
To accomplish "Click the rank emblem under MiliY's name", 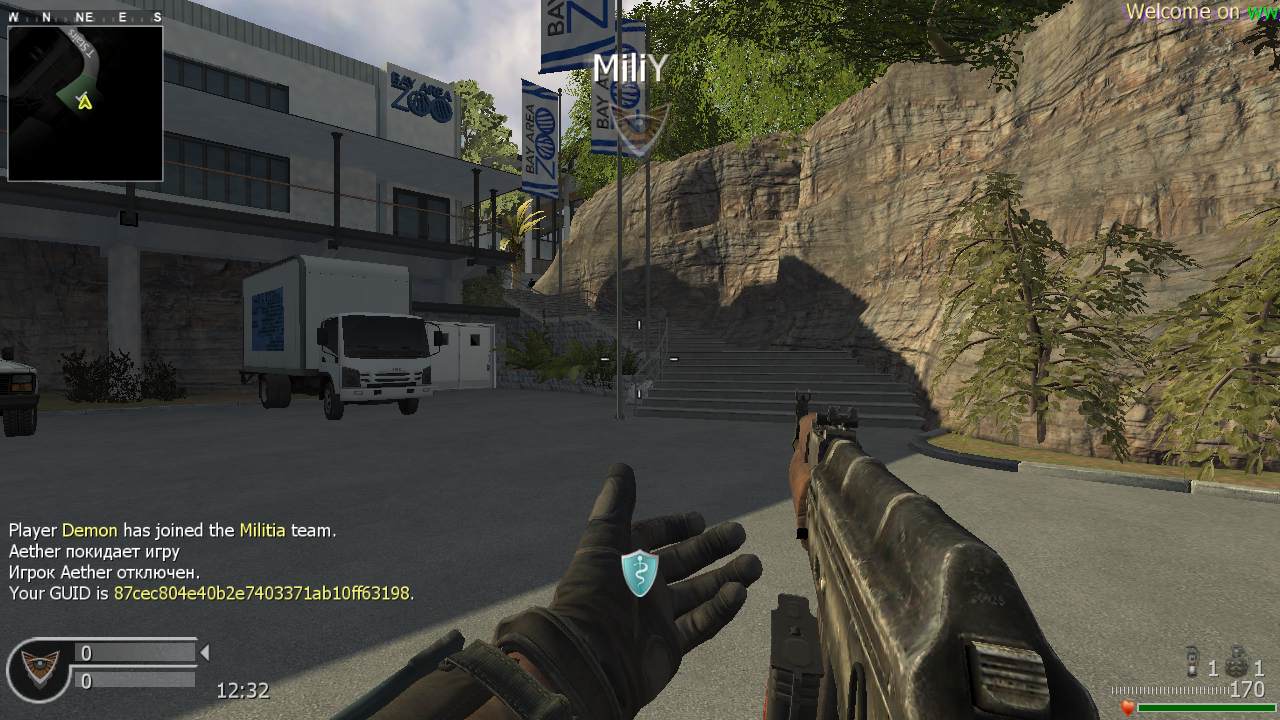I will click(632, 129).
